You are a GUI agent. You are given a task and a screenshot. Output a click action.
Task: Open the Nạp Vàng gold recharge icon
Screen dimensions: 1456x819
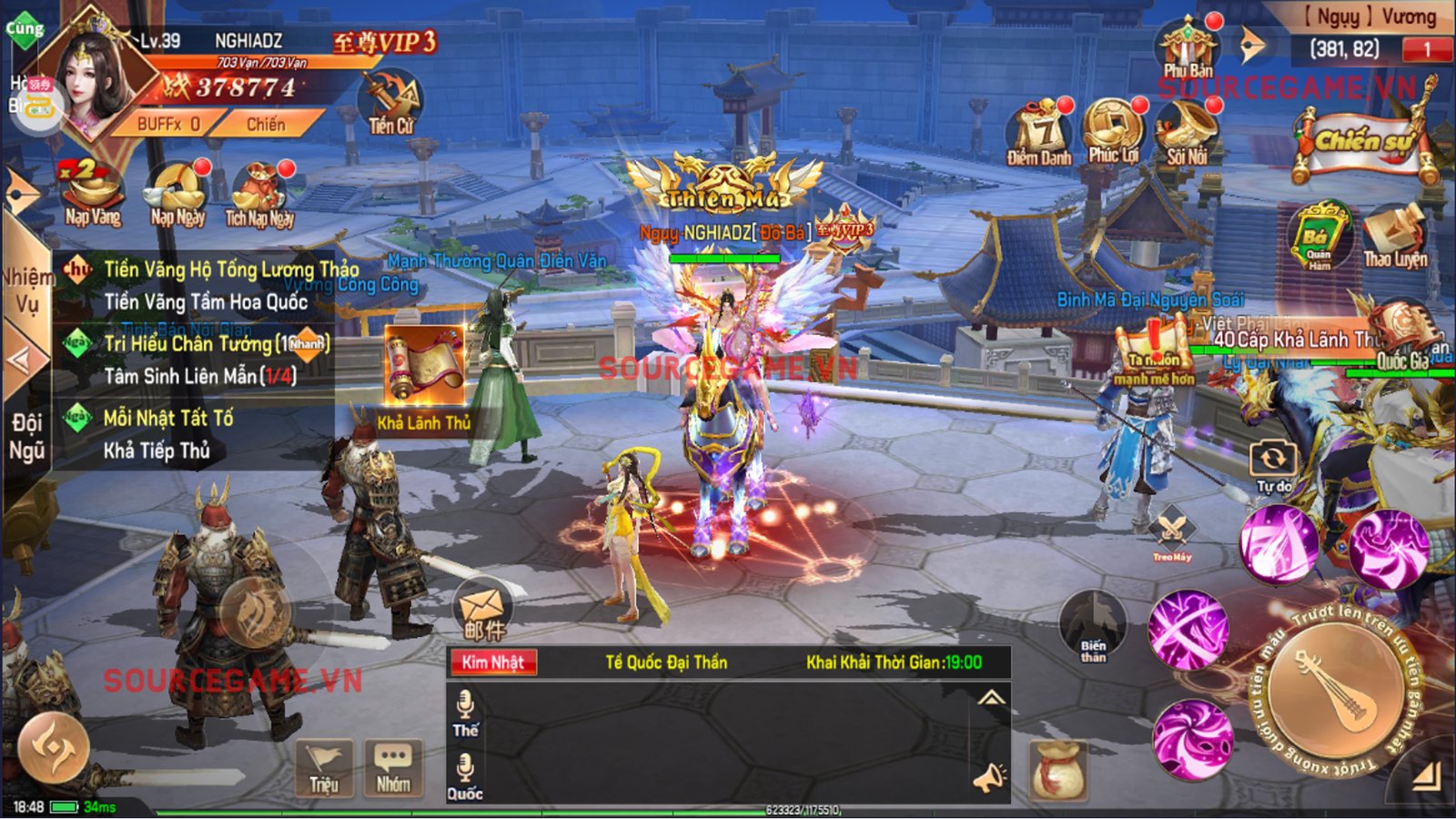pyautogui.click(x=92, y=191)
